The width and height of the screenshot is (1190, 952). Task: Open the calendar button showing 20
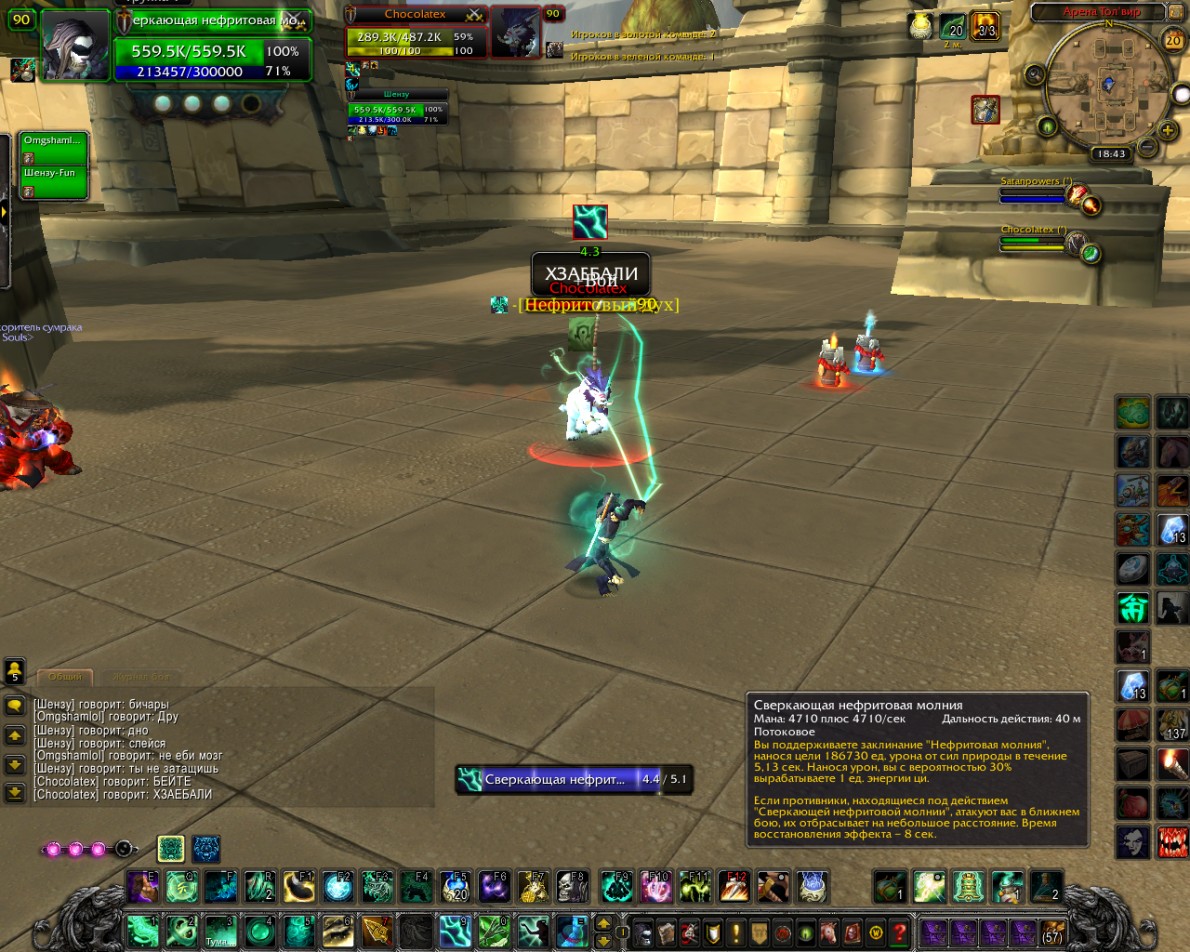1174,40
